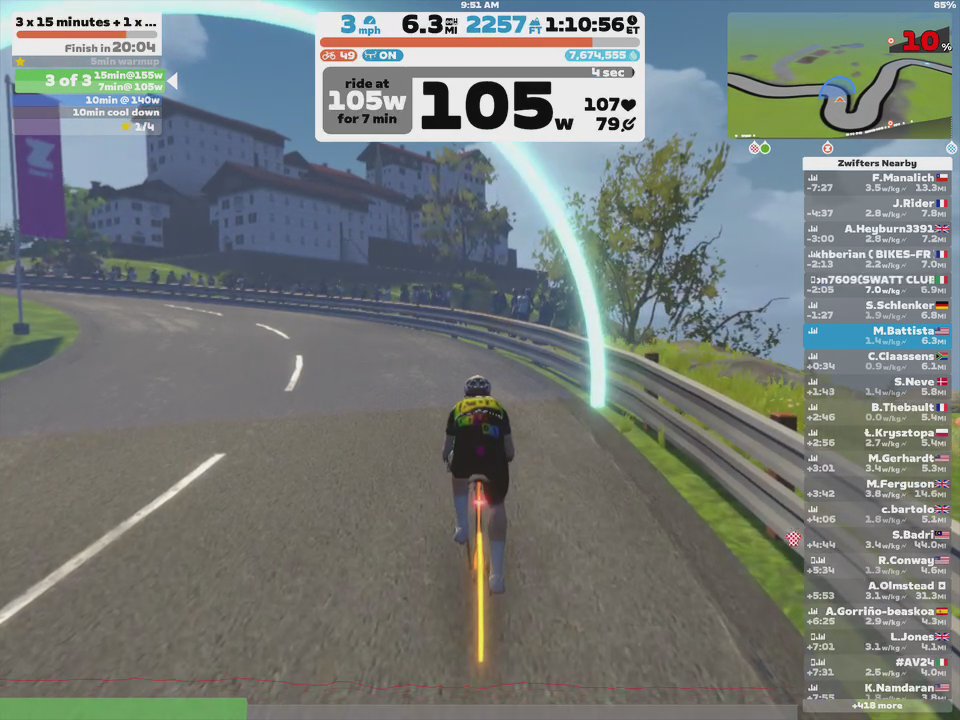This screenshot has height=720, width=960.
Task: Select S.Badri in the rider list
Action: pyautogui.click(x=876, y=540)
